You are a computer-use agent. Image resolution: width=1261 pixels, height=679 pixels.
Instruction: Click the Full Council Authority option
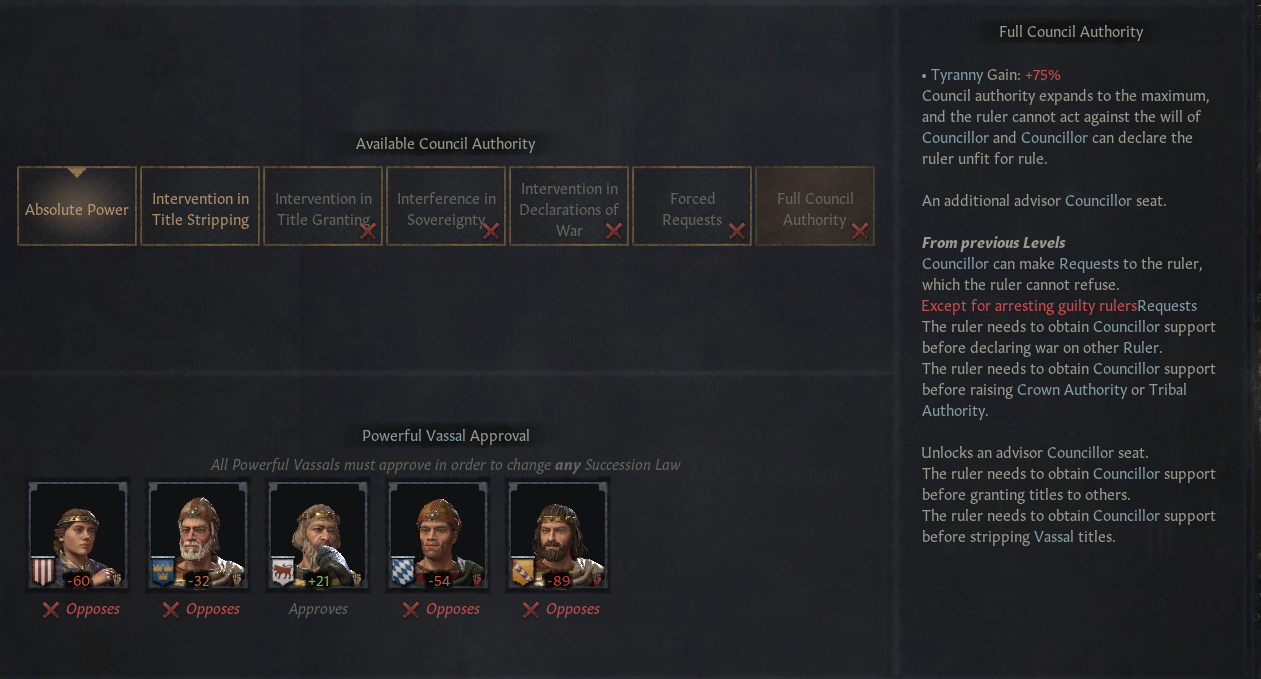815,207
